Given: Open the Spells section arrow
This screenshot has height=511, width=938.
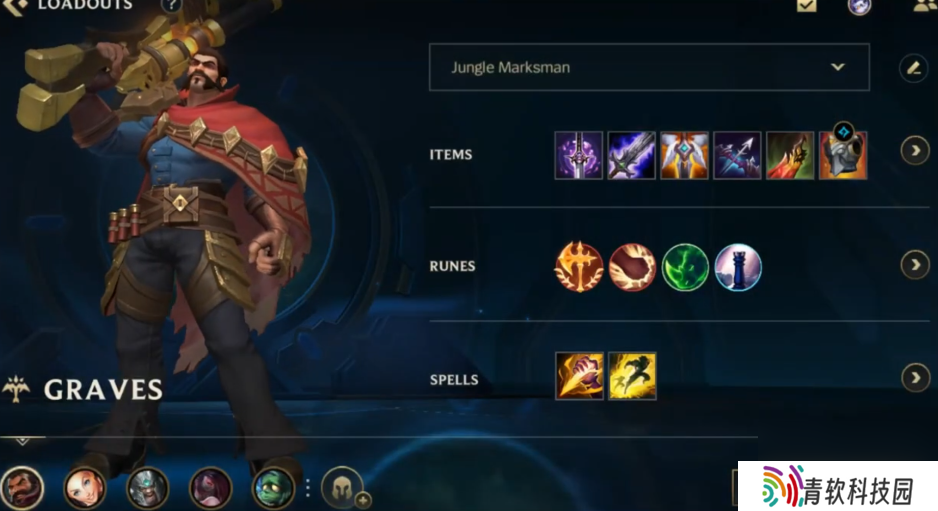Looking at the screenshot, I should pyautogui.click(x=914, y=377).
